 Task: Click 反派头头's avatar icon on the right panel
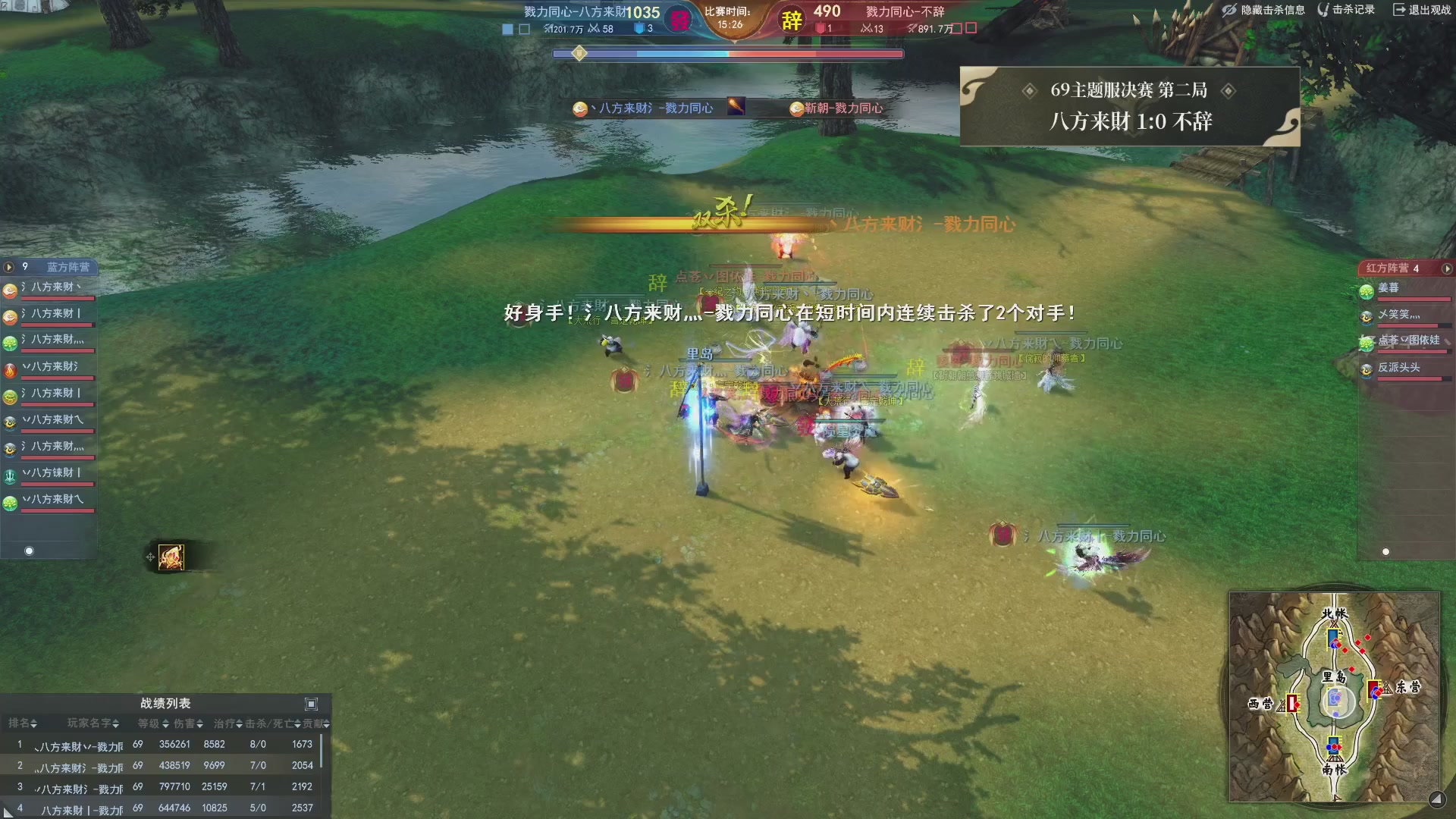coord(1367,369)
